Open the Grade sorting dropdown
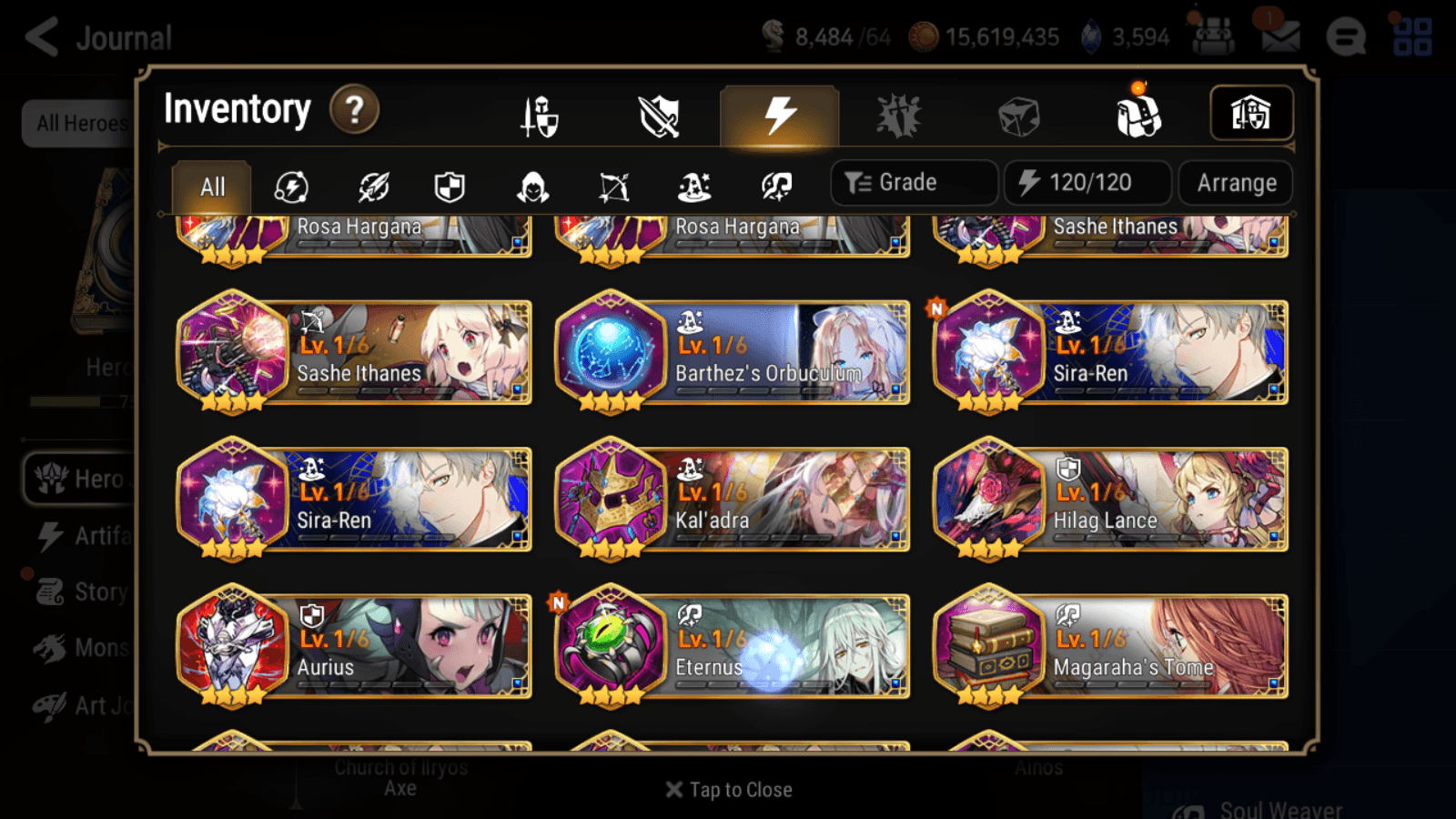Screen dimensions: 1456x819 [x=913, y=182]
